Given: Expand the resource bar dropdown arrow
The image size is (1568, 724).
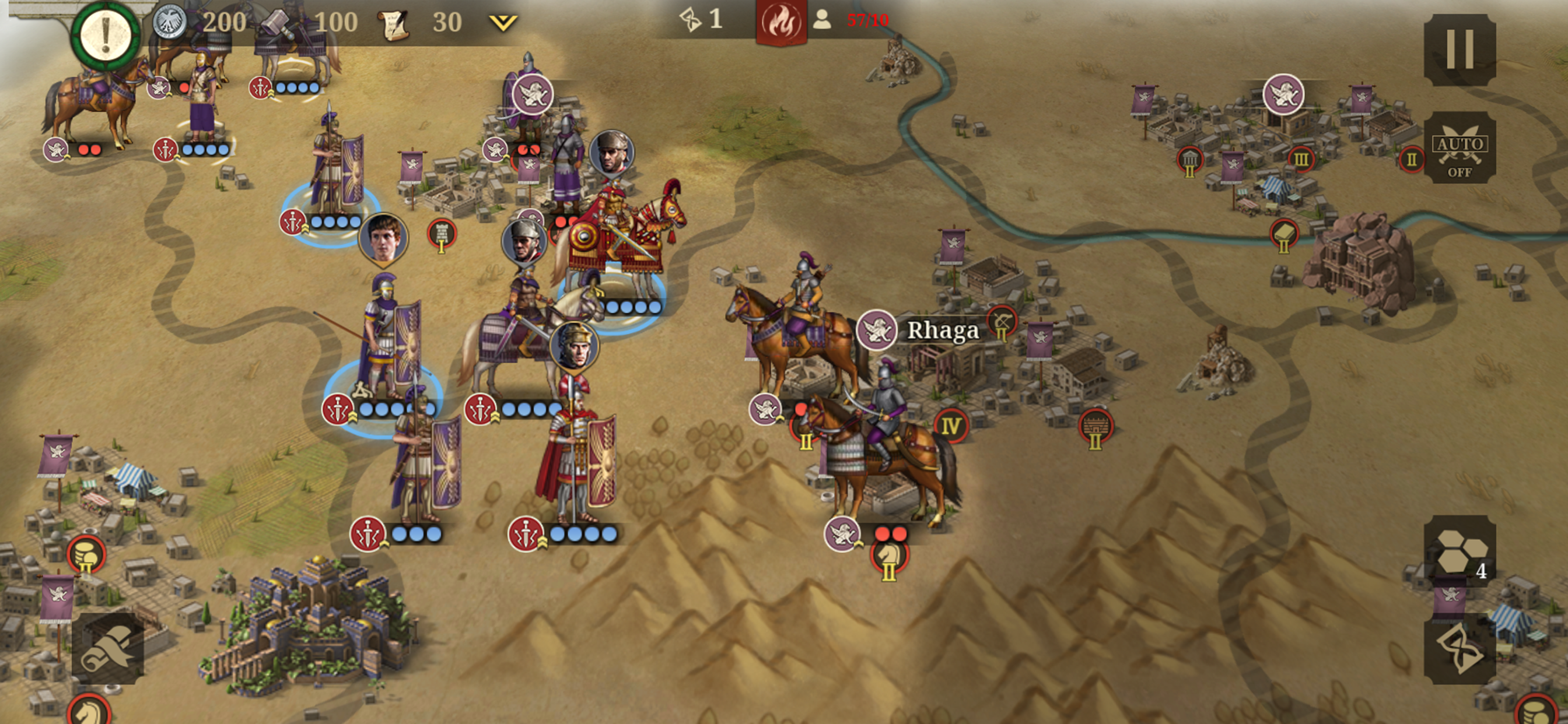Looking at the screenshot, I should tap(503, 23).
